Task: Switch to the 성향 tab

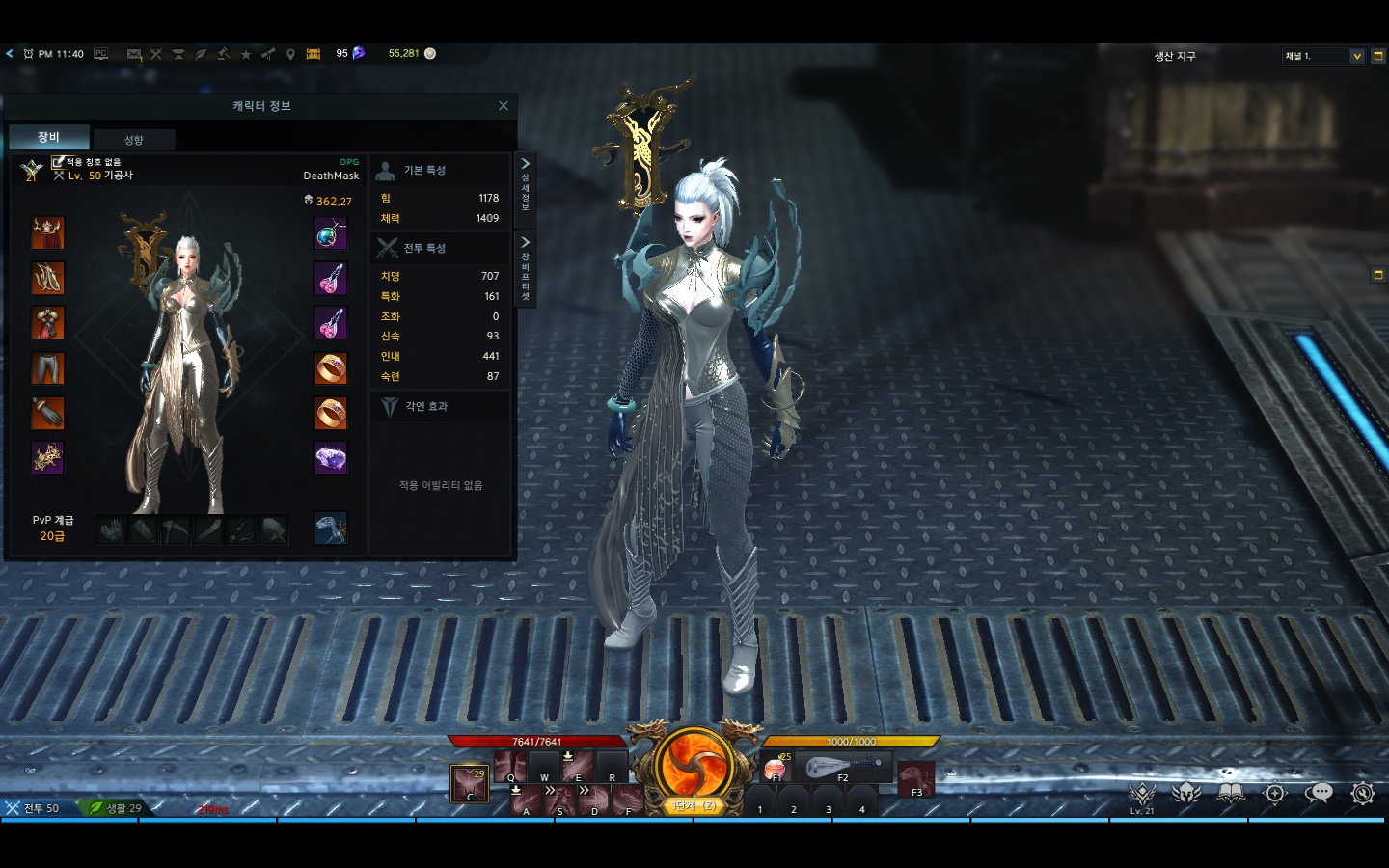Action: coord(134,140)
